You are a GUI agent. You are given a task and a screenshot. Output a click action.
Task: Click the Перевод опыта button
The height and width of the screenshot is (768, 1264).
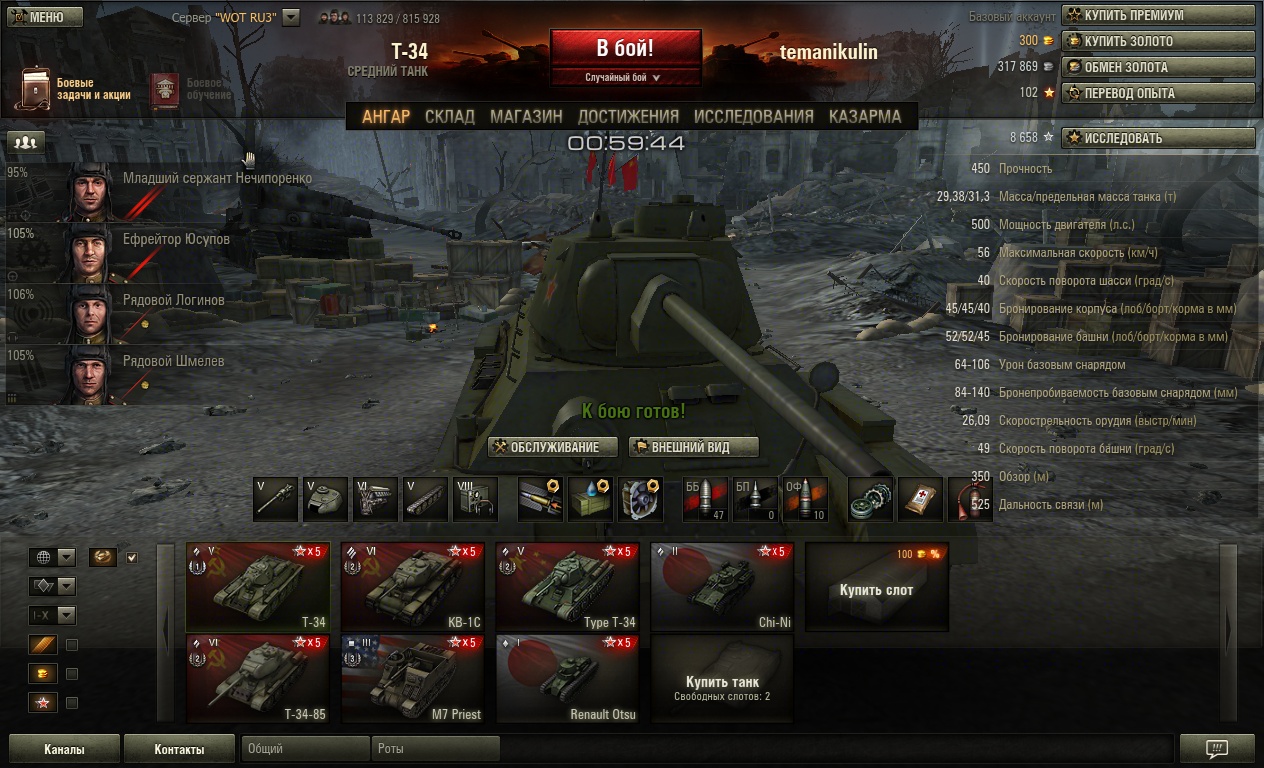pyautogui.click(x=1158, y=93)
